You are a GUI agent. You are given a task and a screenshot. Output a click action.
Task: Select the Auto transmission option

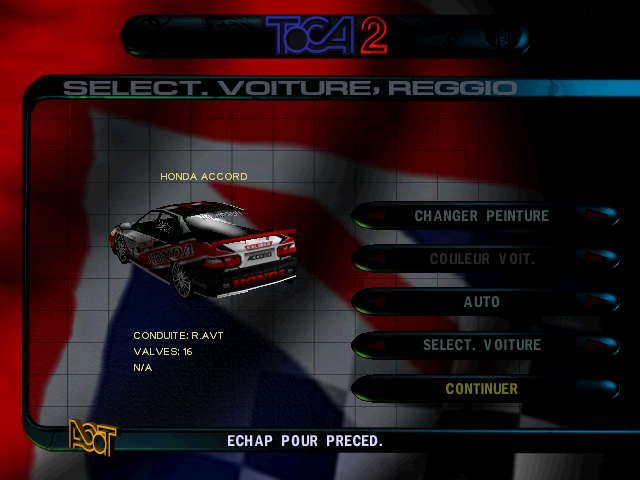pyautogui.click(x=481, y=302)
